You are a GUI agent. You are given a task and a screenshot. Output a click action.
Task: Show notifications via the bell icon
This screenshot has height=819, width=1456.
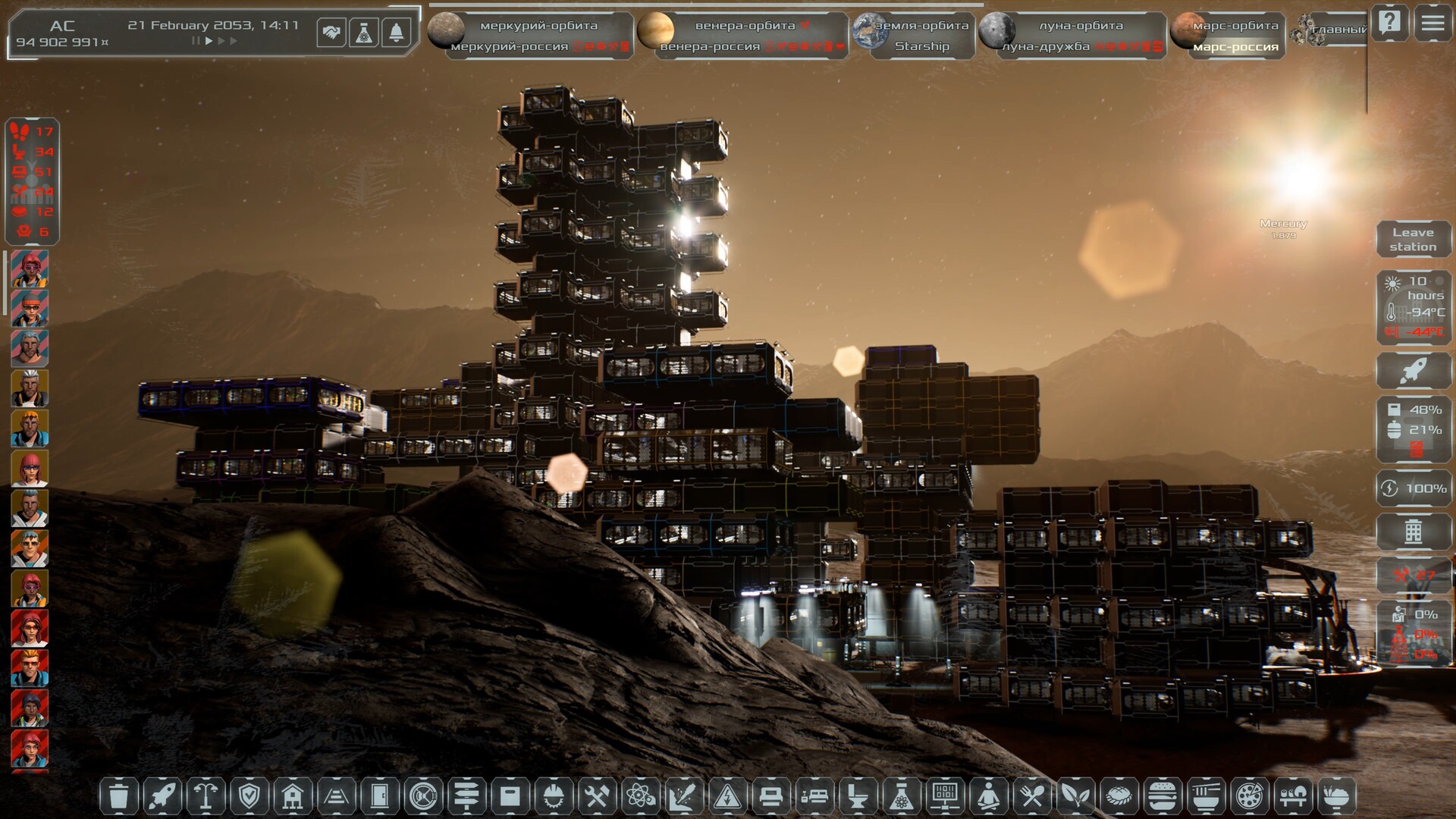pyautogui.click(x=396, y=33)
